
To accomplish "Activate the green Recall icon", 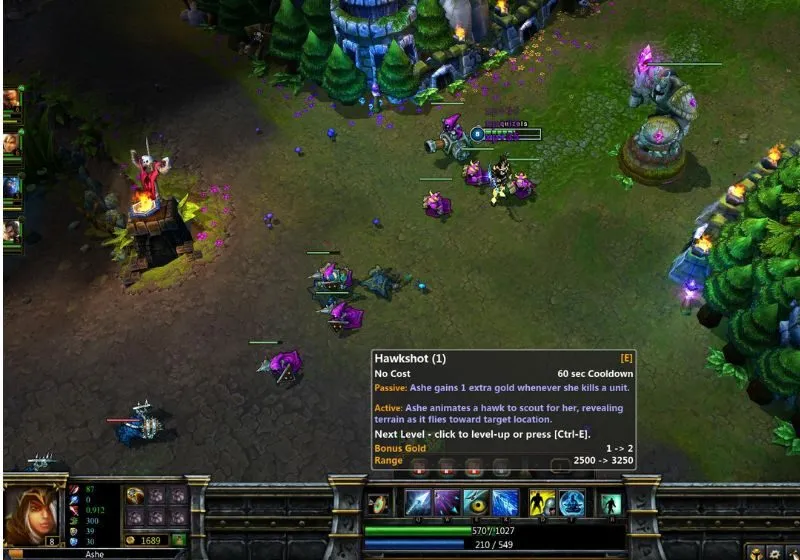I will tap(609, 504).
